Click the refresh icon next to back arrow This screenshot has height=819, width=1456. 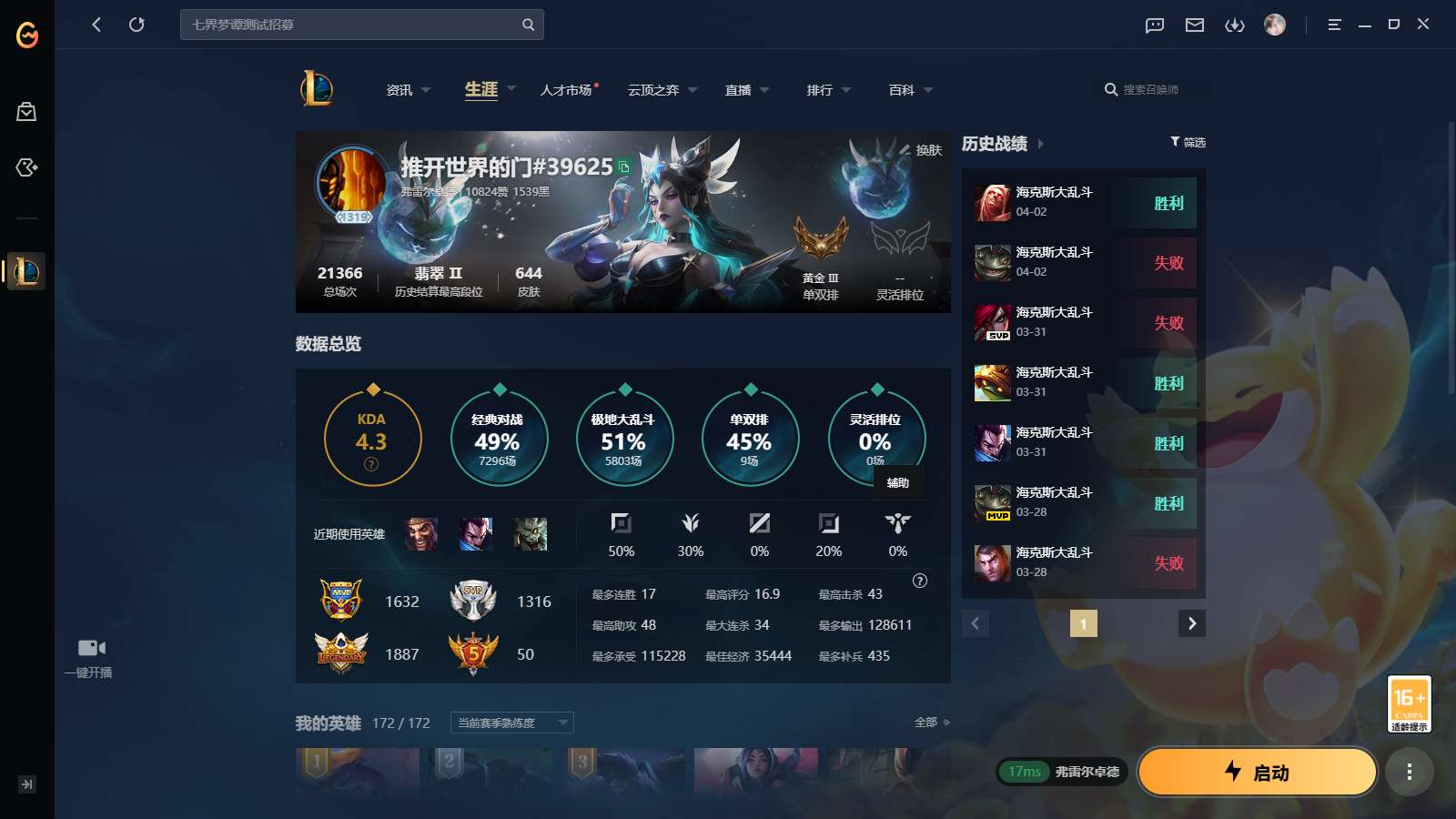(137, 25)
